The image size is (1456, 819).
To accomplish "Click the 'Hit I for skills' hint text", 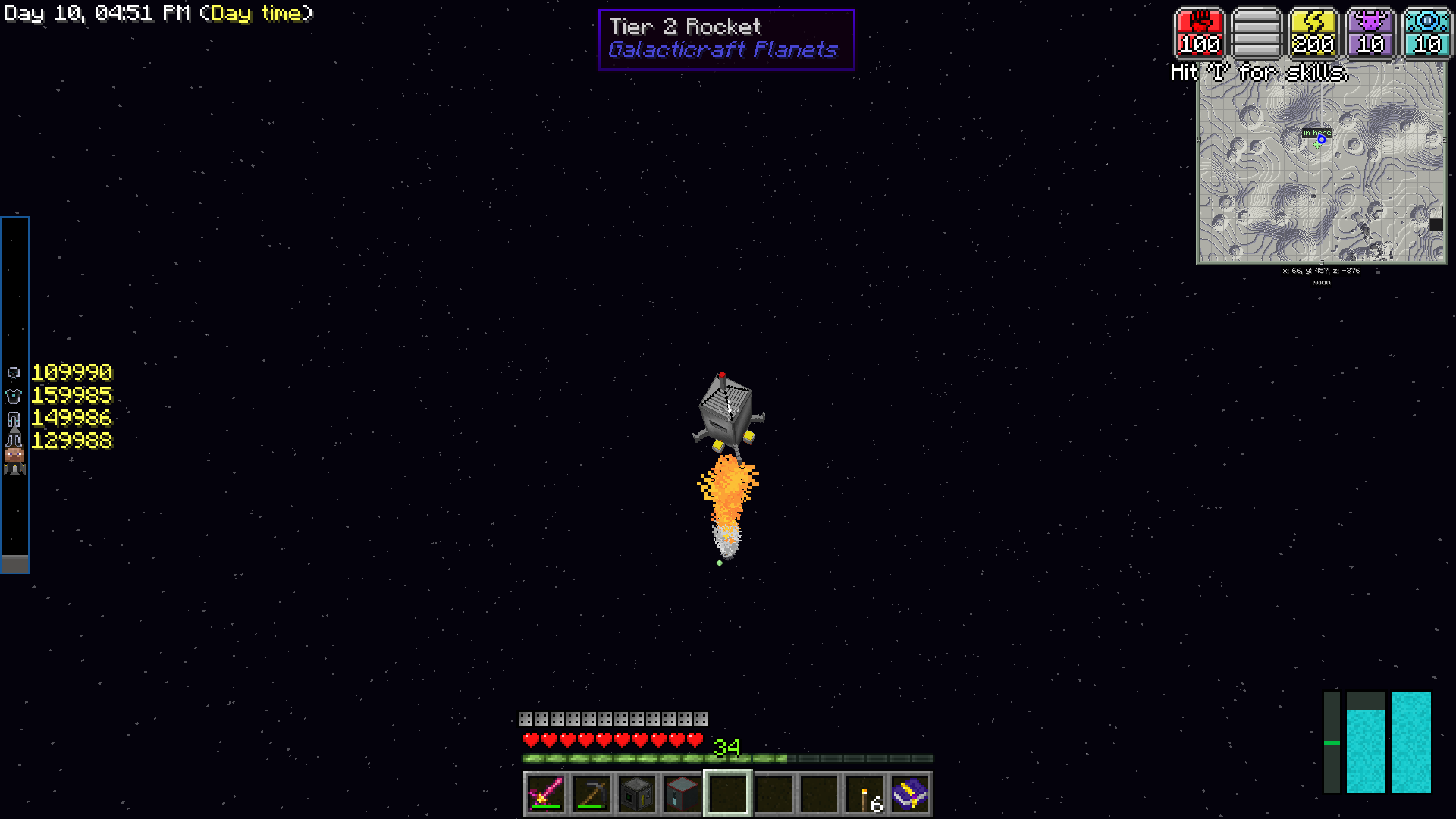I will click(x=1260, y=73).
